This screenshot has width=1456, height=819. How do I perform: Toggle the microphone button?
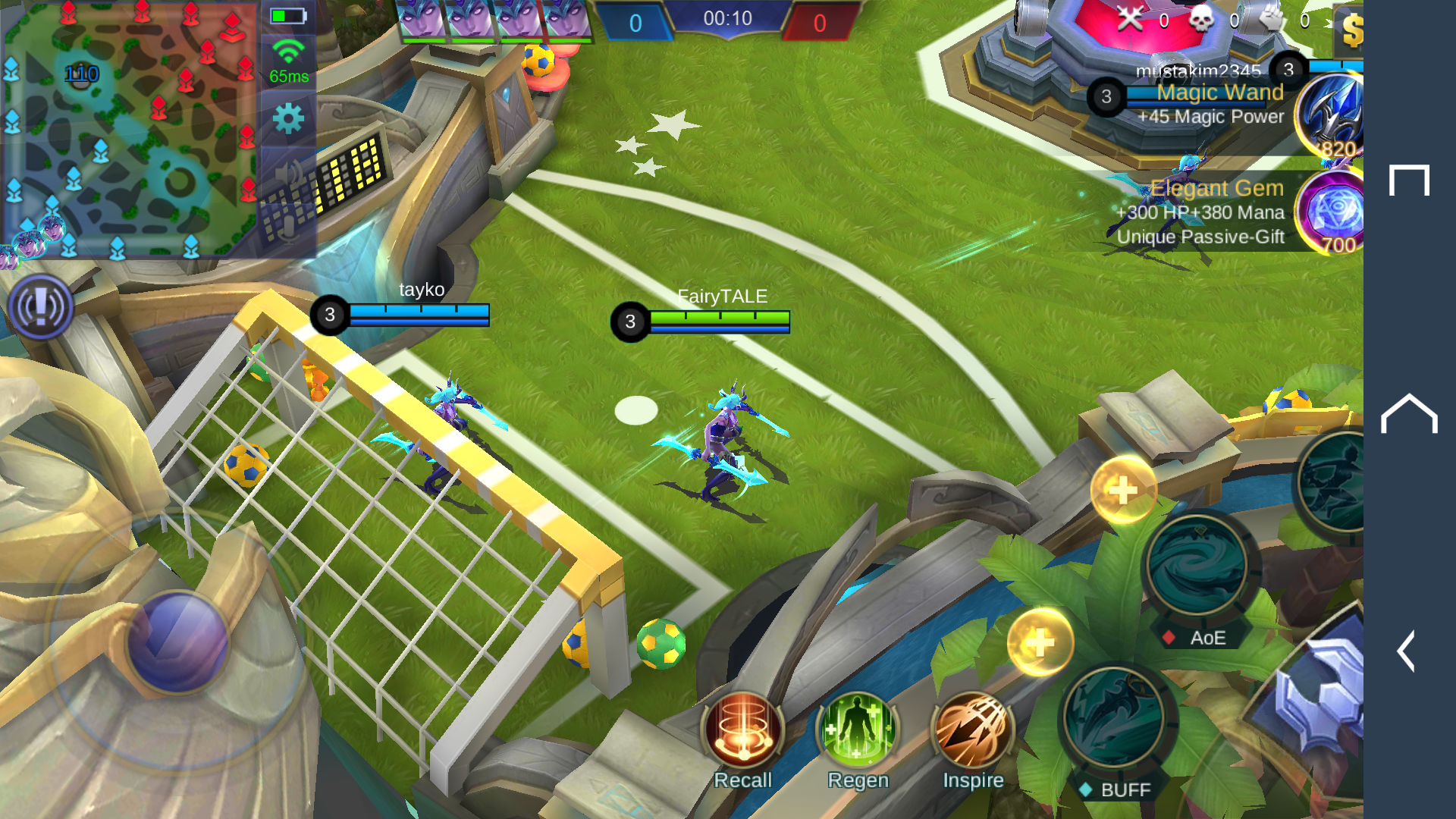(288, 227)
